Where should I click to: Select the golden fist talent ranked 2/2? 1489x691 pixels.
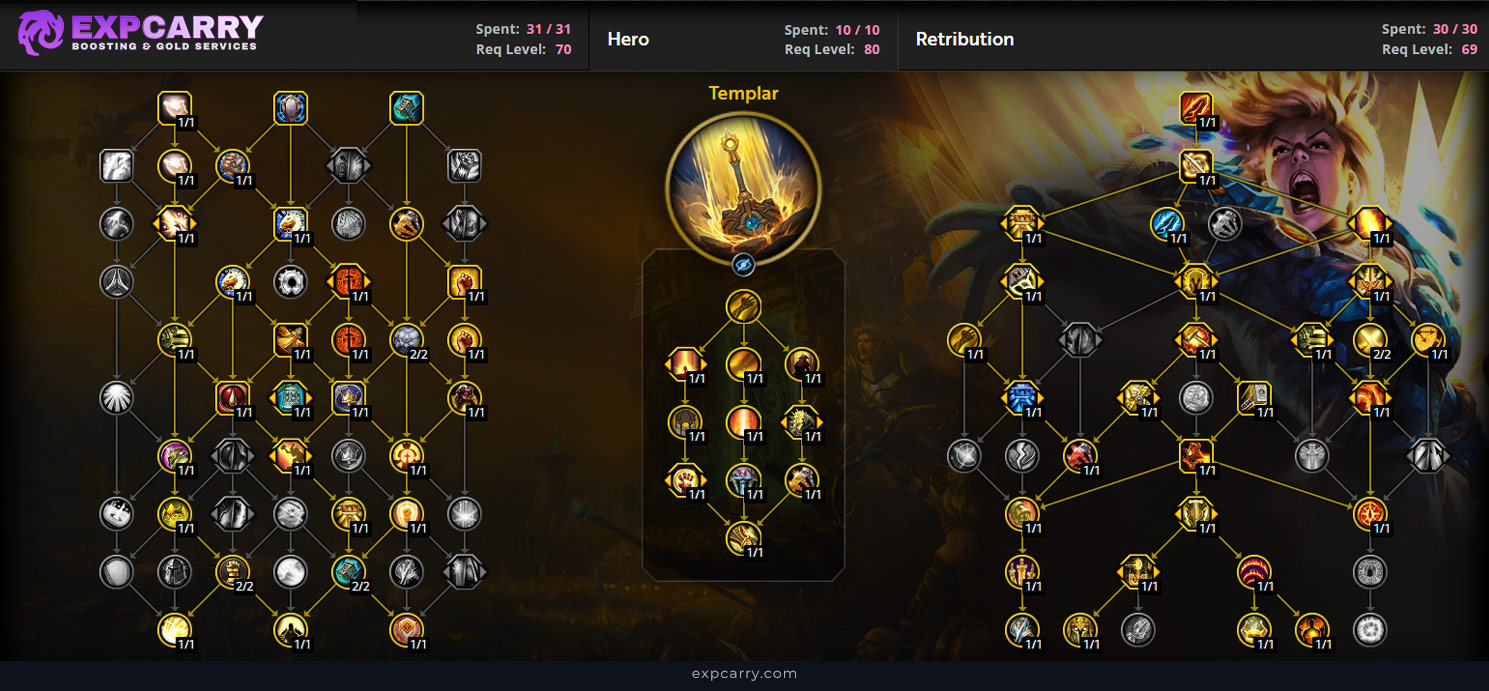[233, 572]
